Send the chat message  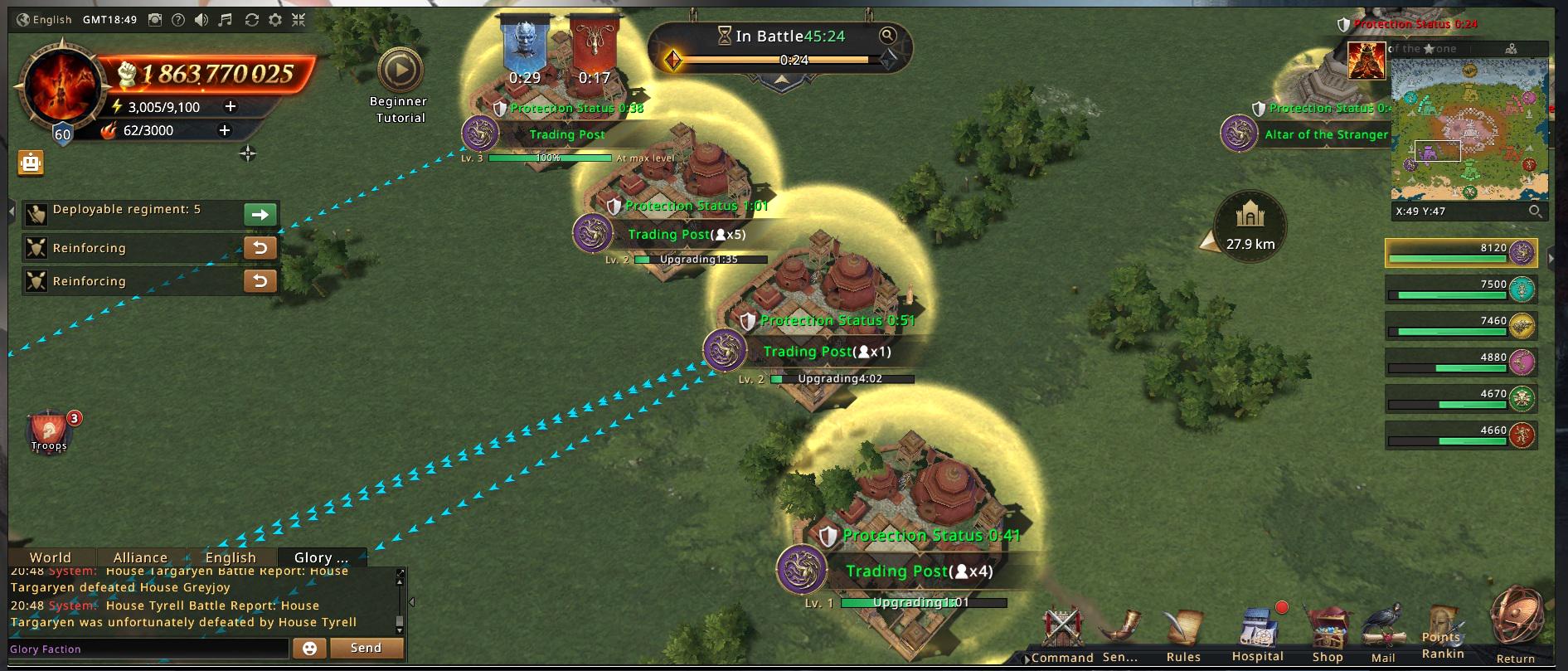coord(366,648)
